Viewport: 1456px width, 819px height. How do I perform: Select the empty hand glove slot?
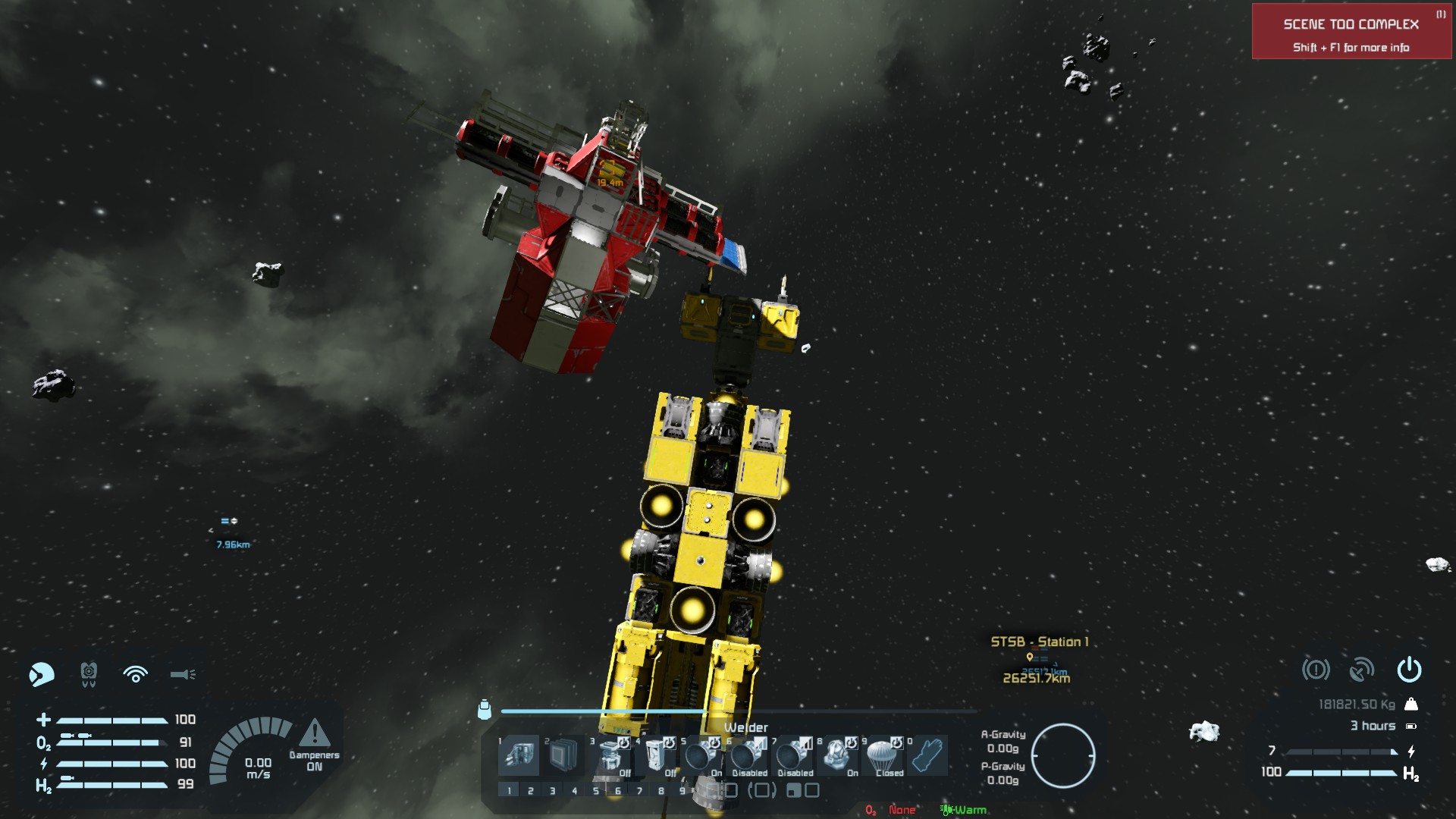[927, 755]
